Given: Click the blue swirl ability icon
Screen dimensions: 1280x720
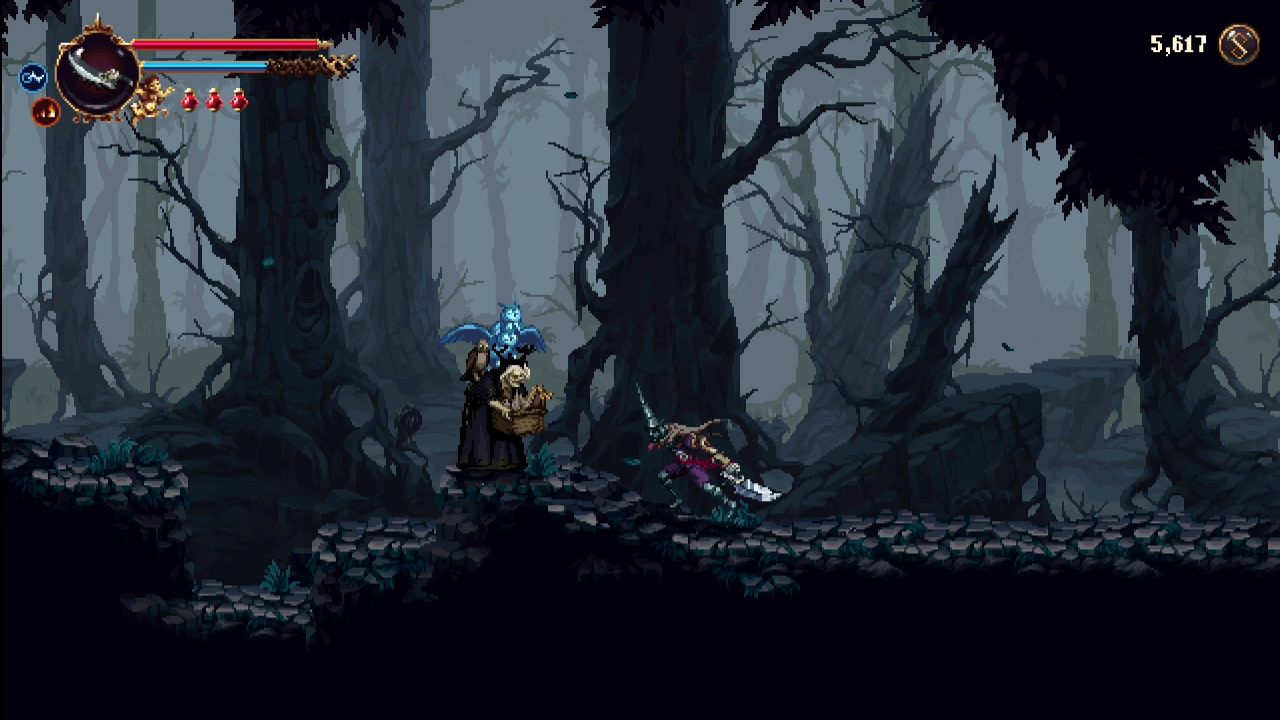Looking at the screenshot, I should [34, 76].
